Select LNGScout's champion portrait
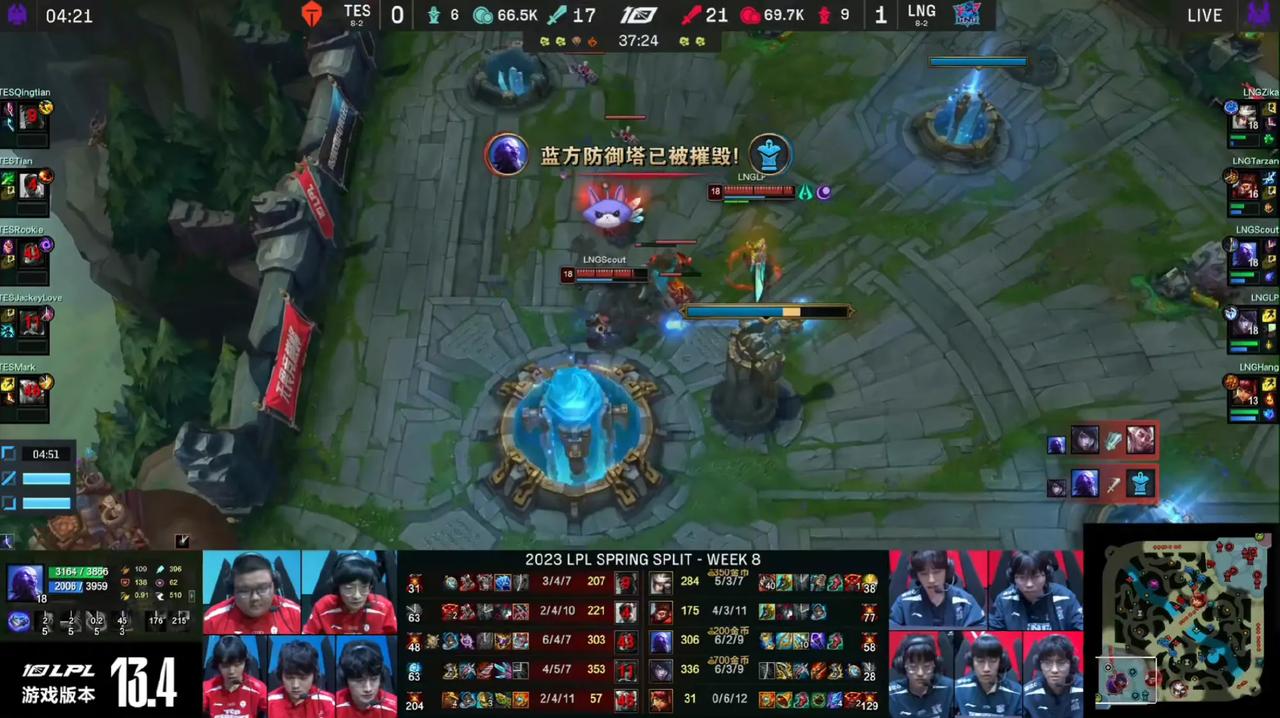The image size is (1280, 718). pos(1245,254)
